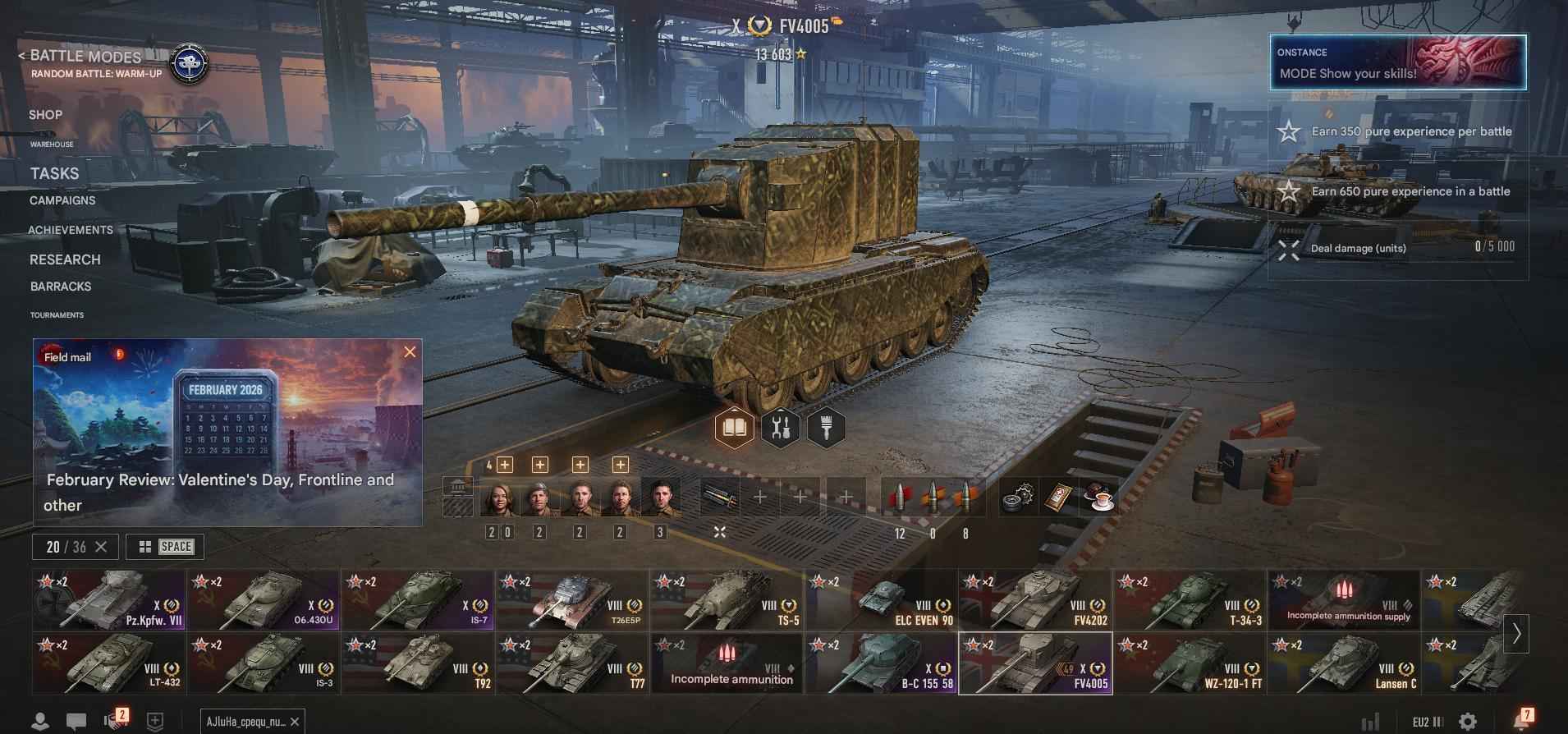Select the wrench maintenance icon under the tank
Viewport: 1568px width, 734px height.
[x=782, y=426]
